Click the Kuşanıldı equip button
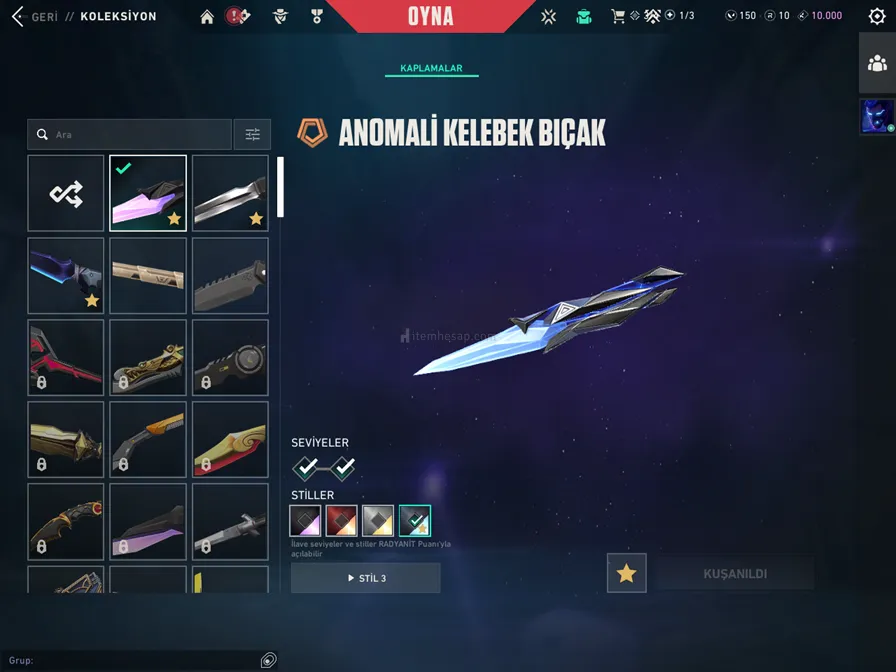896x672 pixels. point(735,573)
